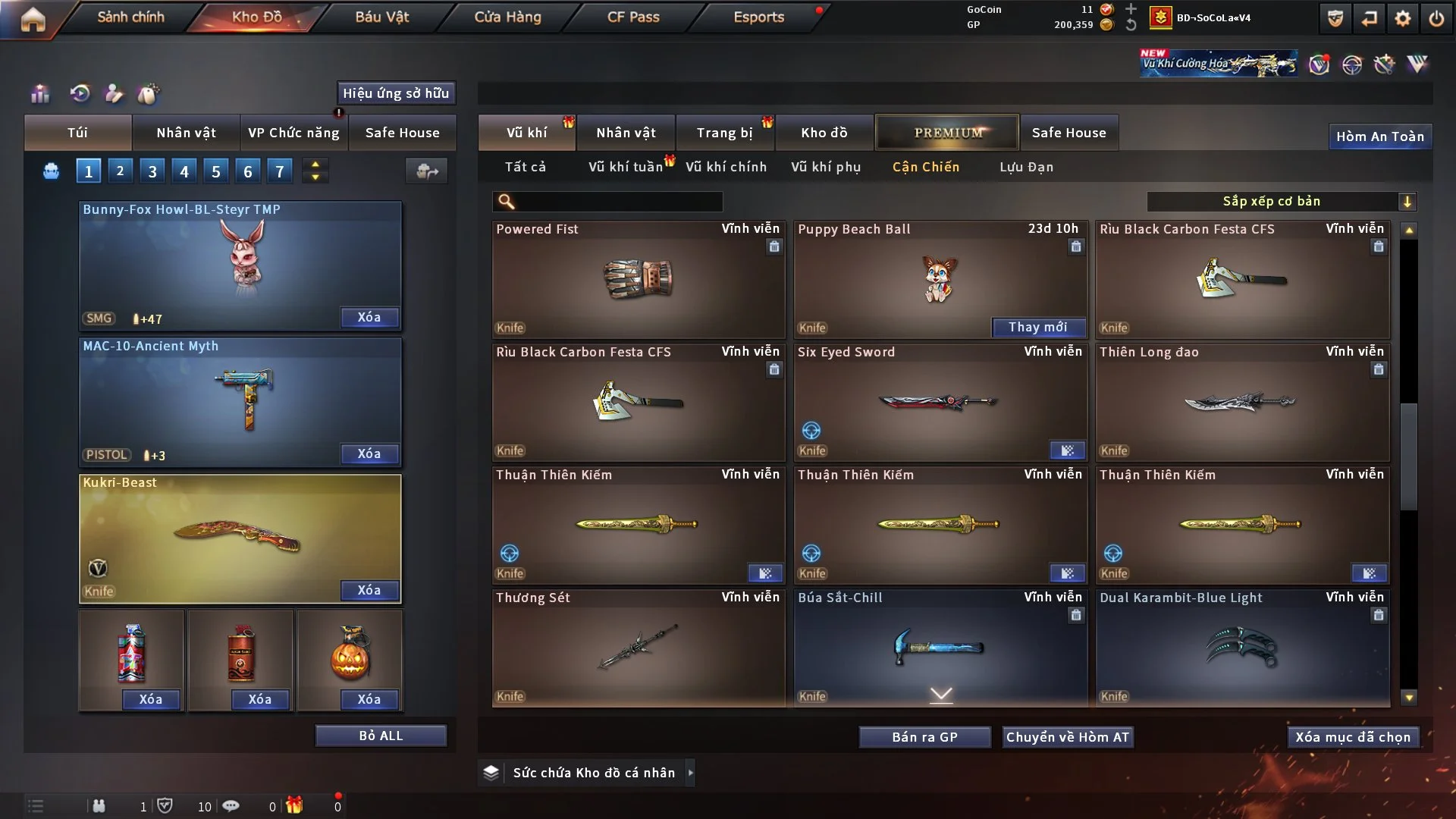
Task: Click the power/exit icon top right
Action: [x=1438, y=17]
